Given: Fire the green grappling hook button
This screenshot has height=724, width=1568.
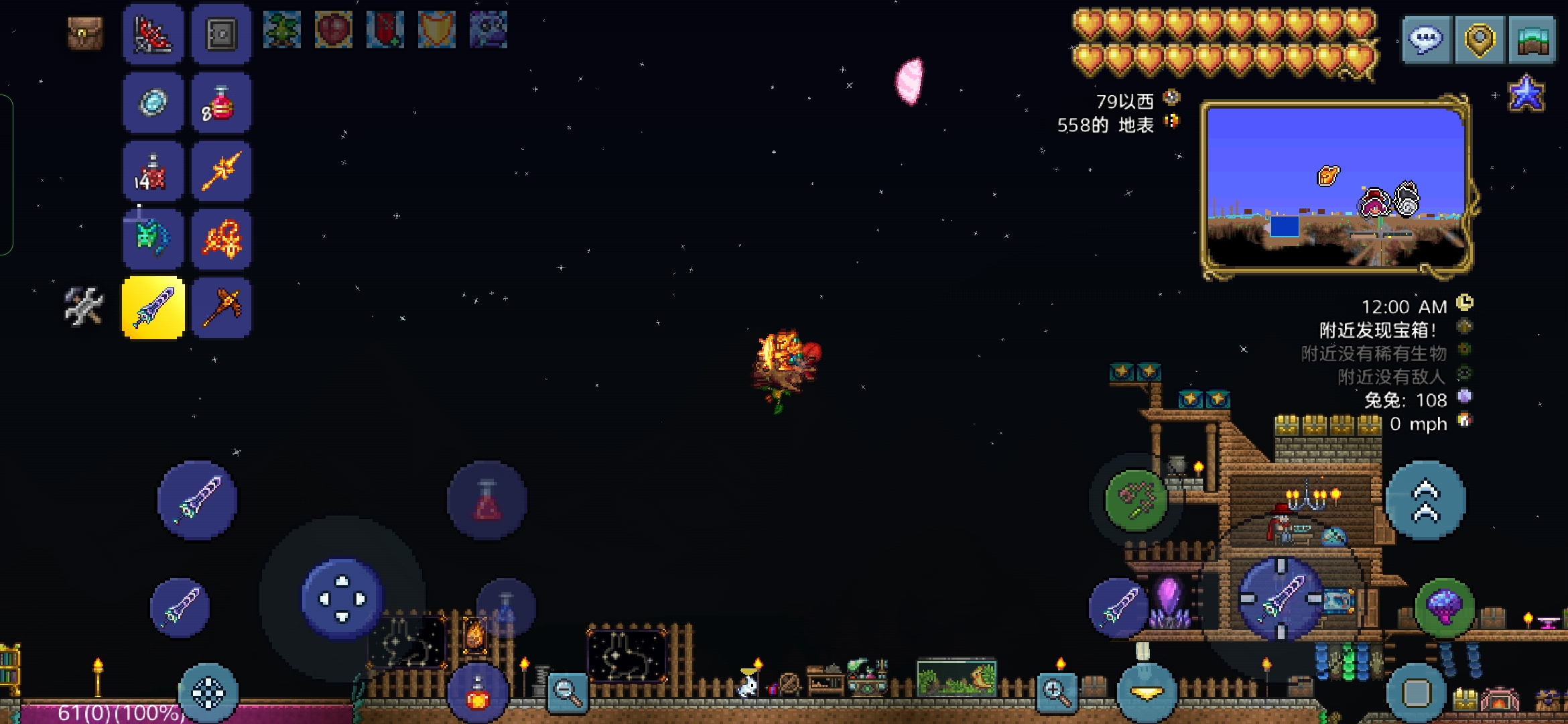Looking at the screenshot, I should pos(1136,500).
